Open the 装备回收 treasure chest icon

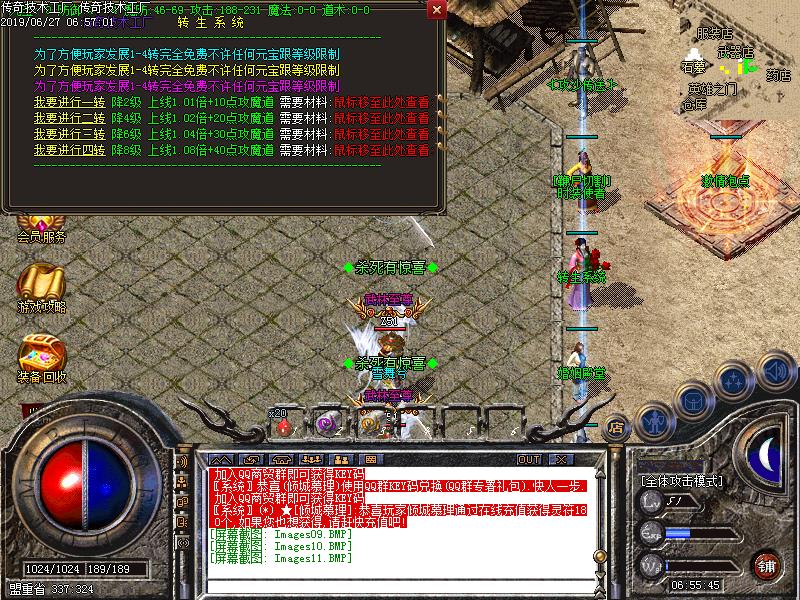point(41,358)
